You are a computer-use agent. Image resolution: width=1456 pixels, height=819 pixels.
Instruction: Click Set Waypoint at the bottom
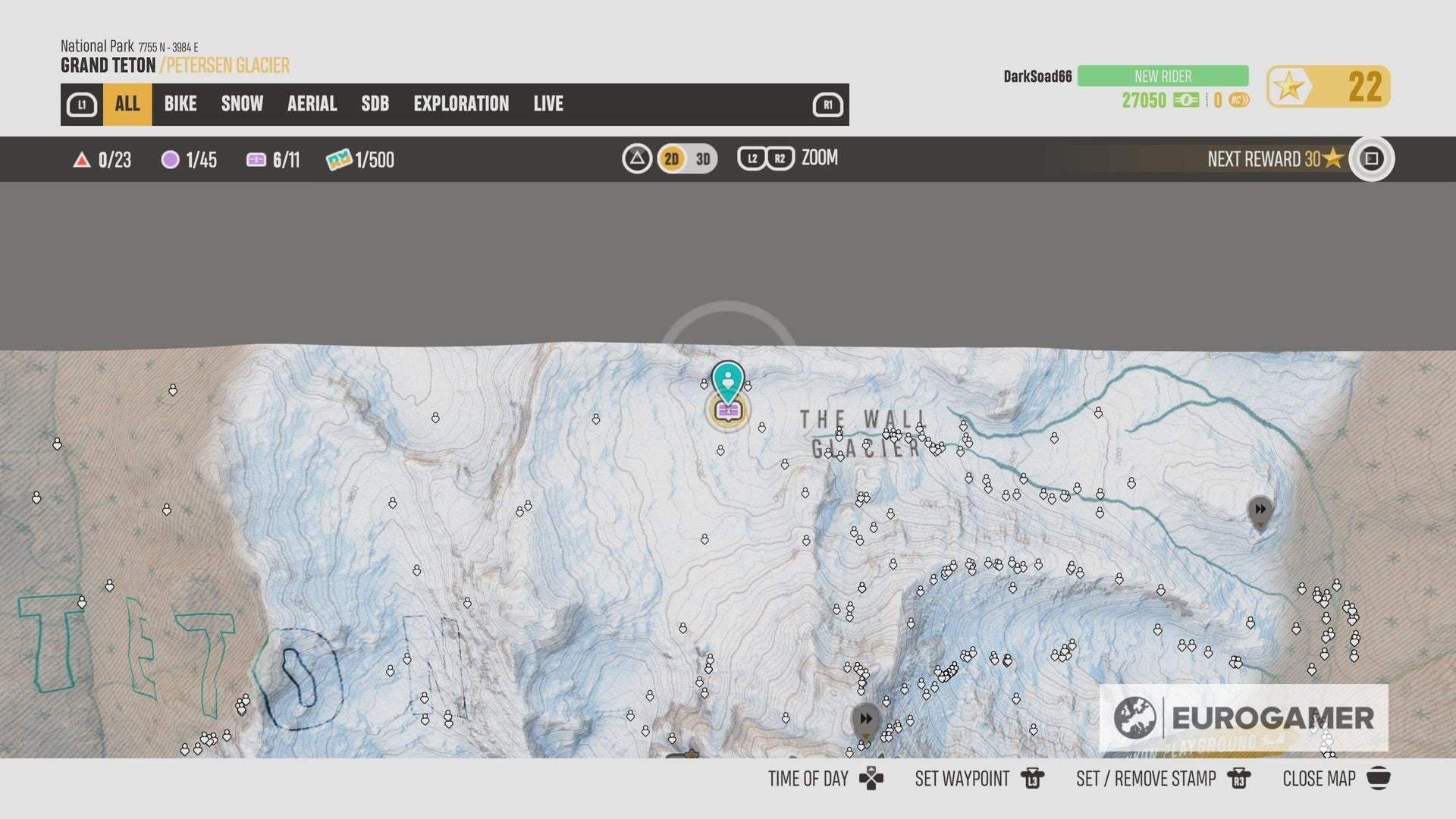pyautogui.click(x=962, y=778)
